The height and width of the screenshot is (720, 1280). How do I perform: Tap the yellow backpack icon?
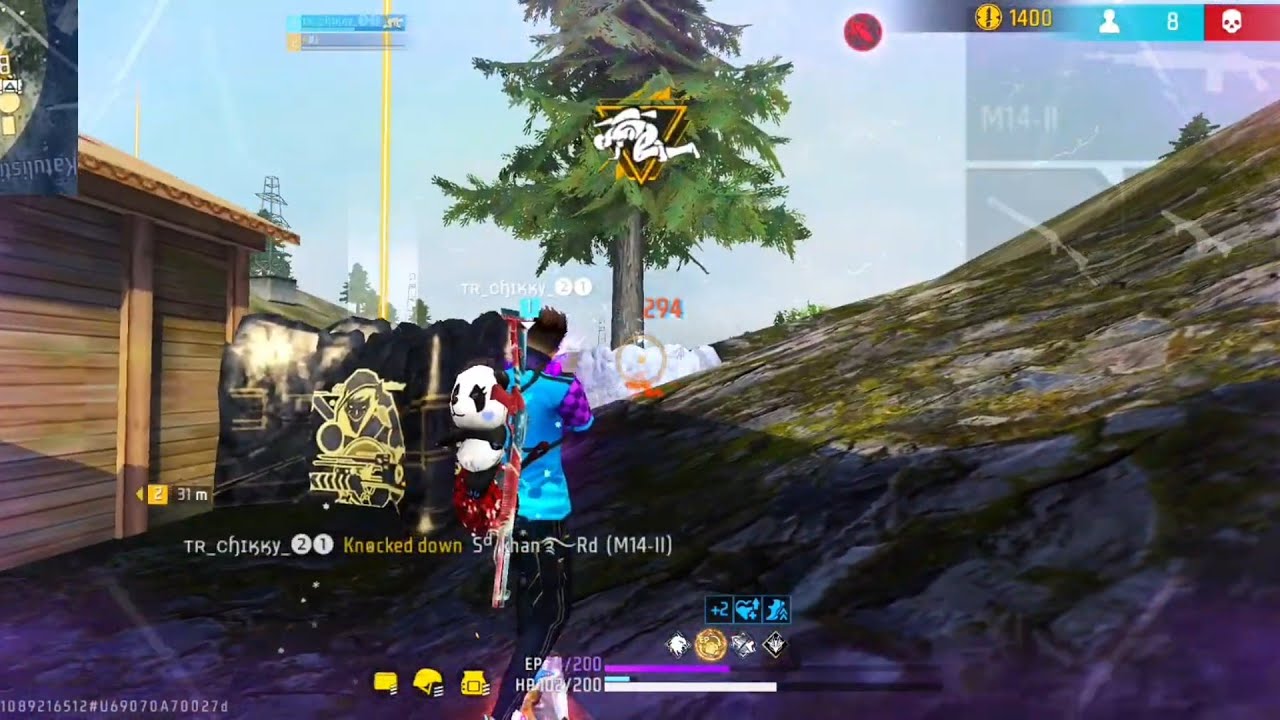474,683
